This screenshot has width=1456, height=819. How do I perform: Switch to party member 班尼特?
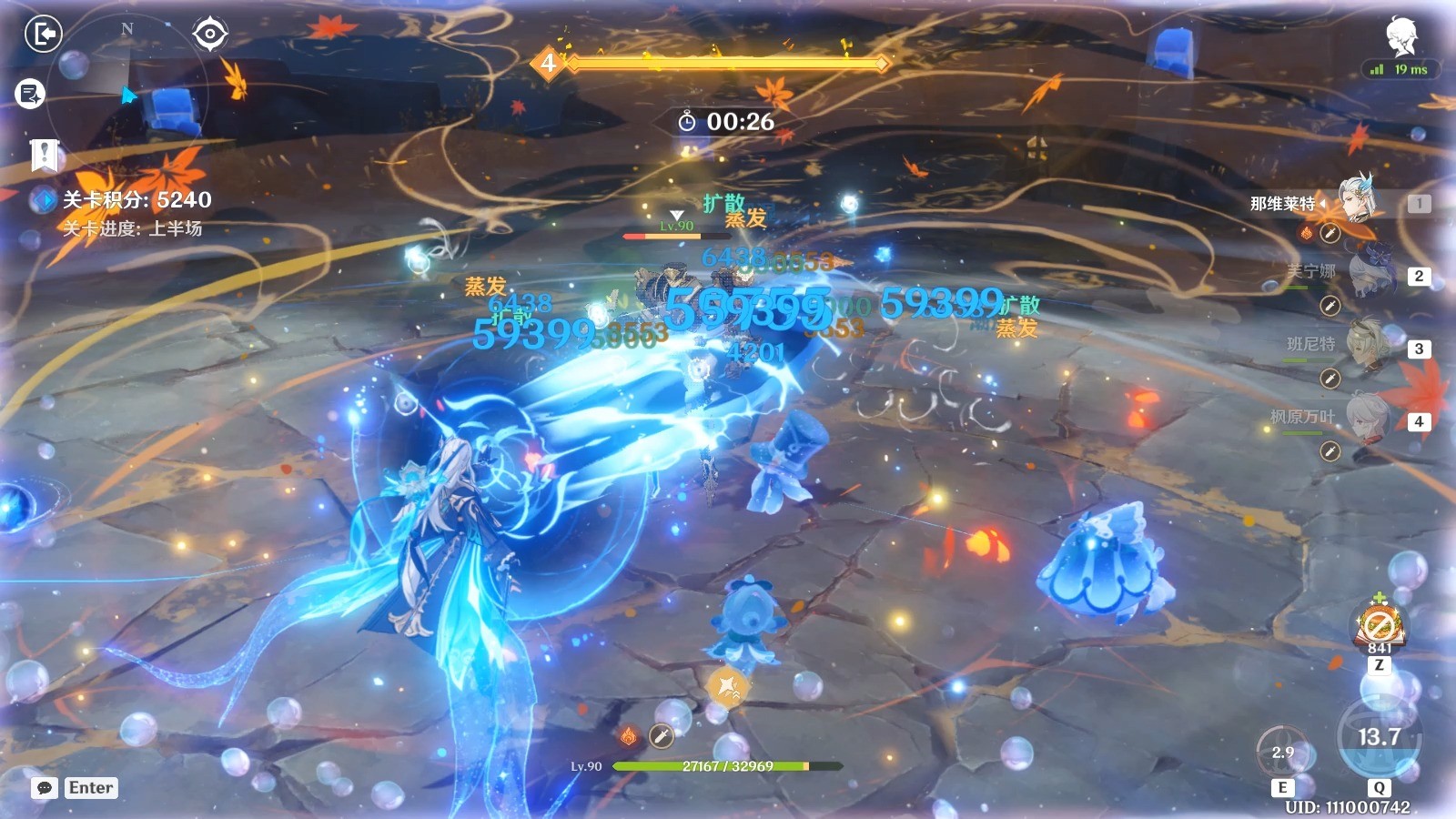[x=1369, y=345]
